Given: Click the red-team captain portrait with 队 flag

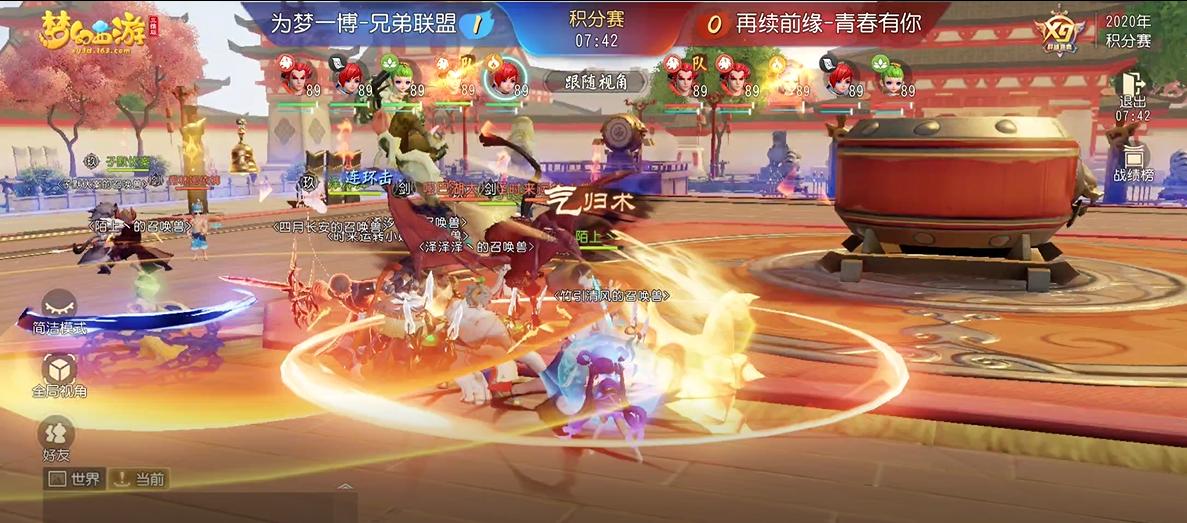Looking at the screenshot, I should coord(683,77).
